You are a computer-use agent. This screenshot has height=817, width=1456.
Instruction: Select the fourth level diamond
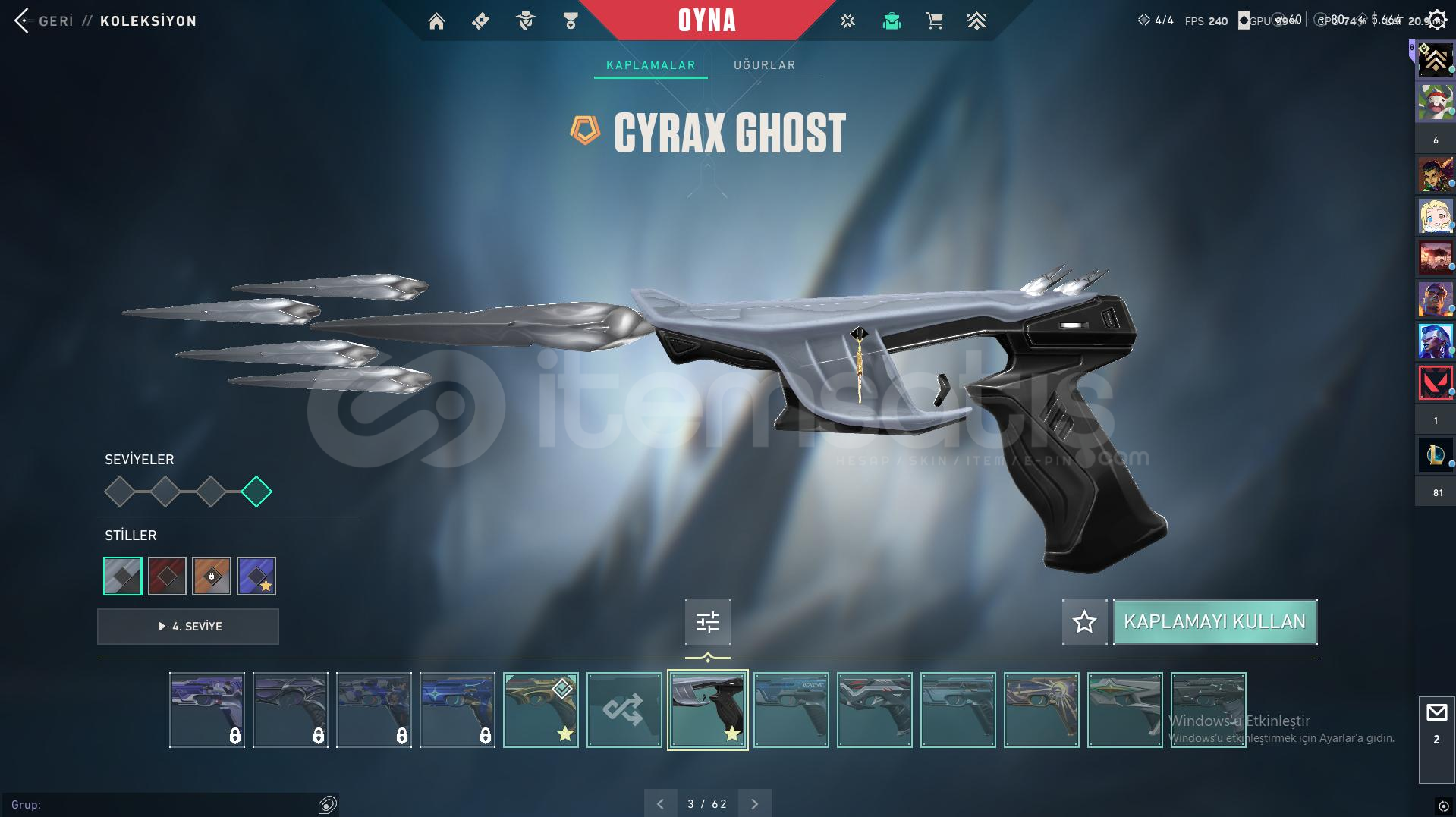pyautogui.click(x=256, y=492)
